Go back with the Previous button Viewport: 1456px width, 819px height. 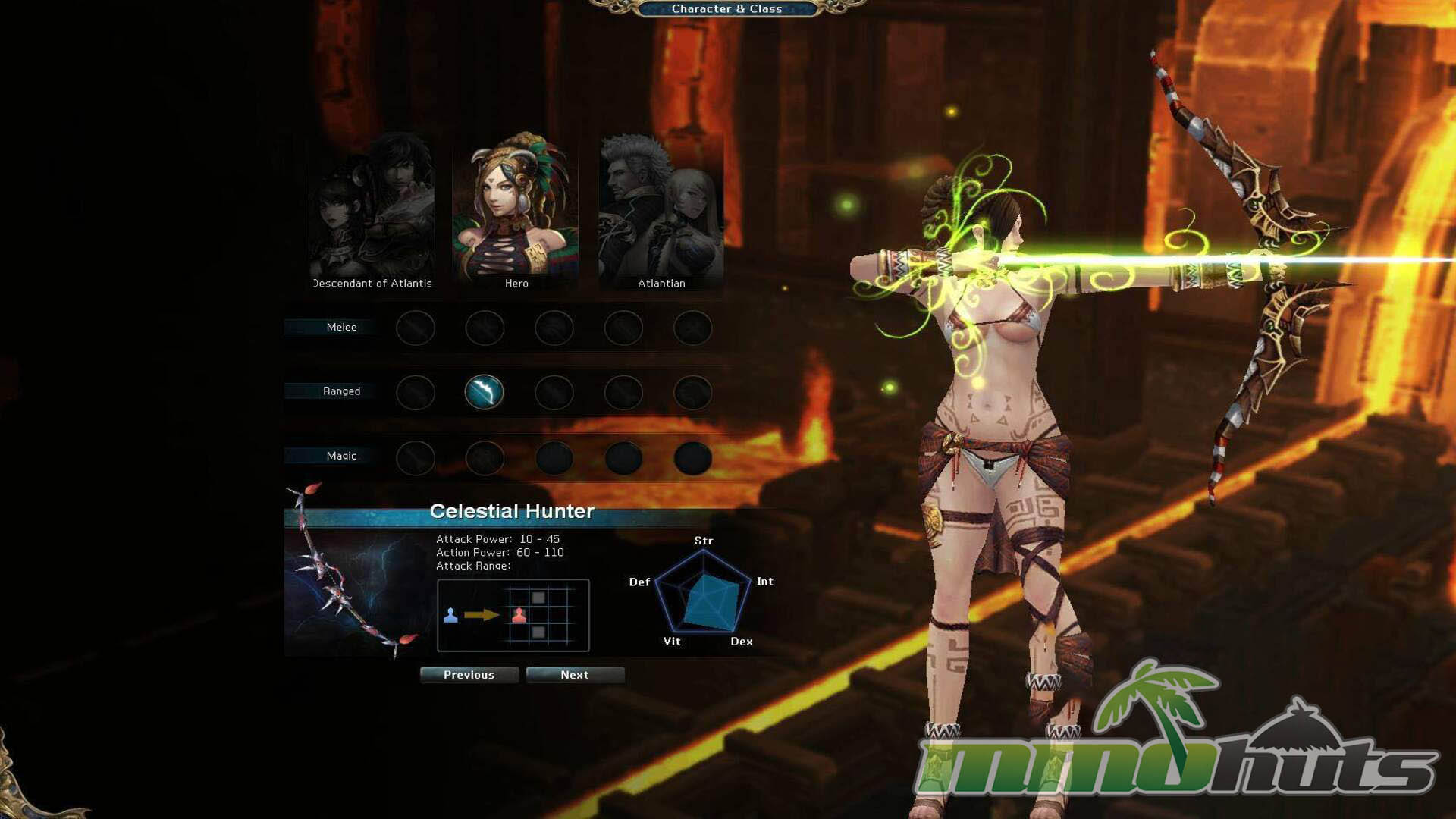[469, 675]
